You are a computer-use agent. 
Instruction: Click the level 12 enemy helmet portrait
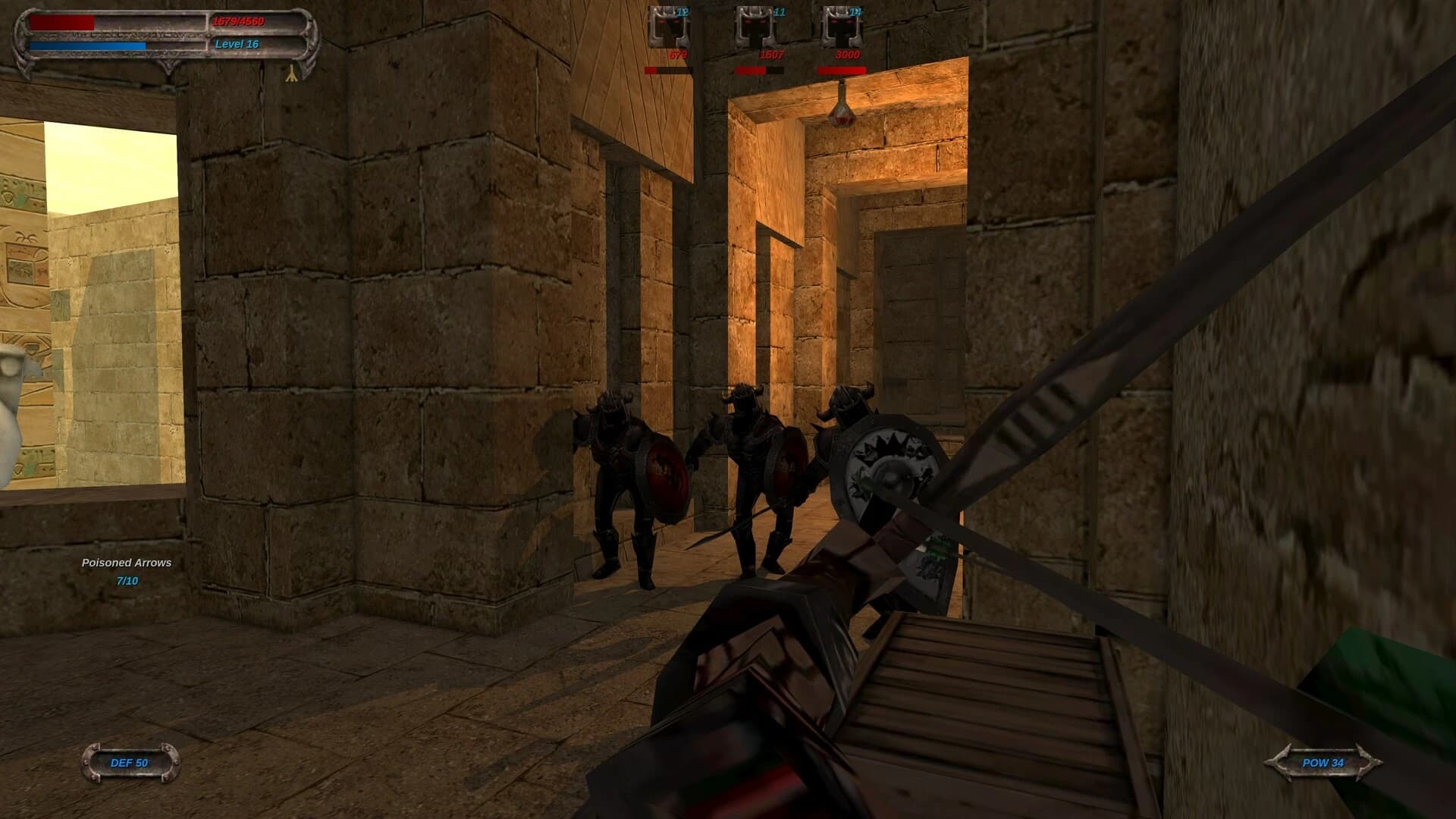click(670, 28)
